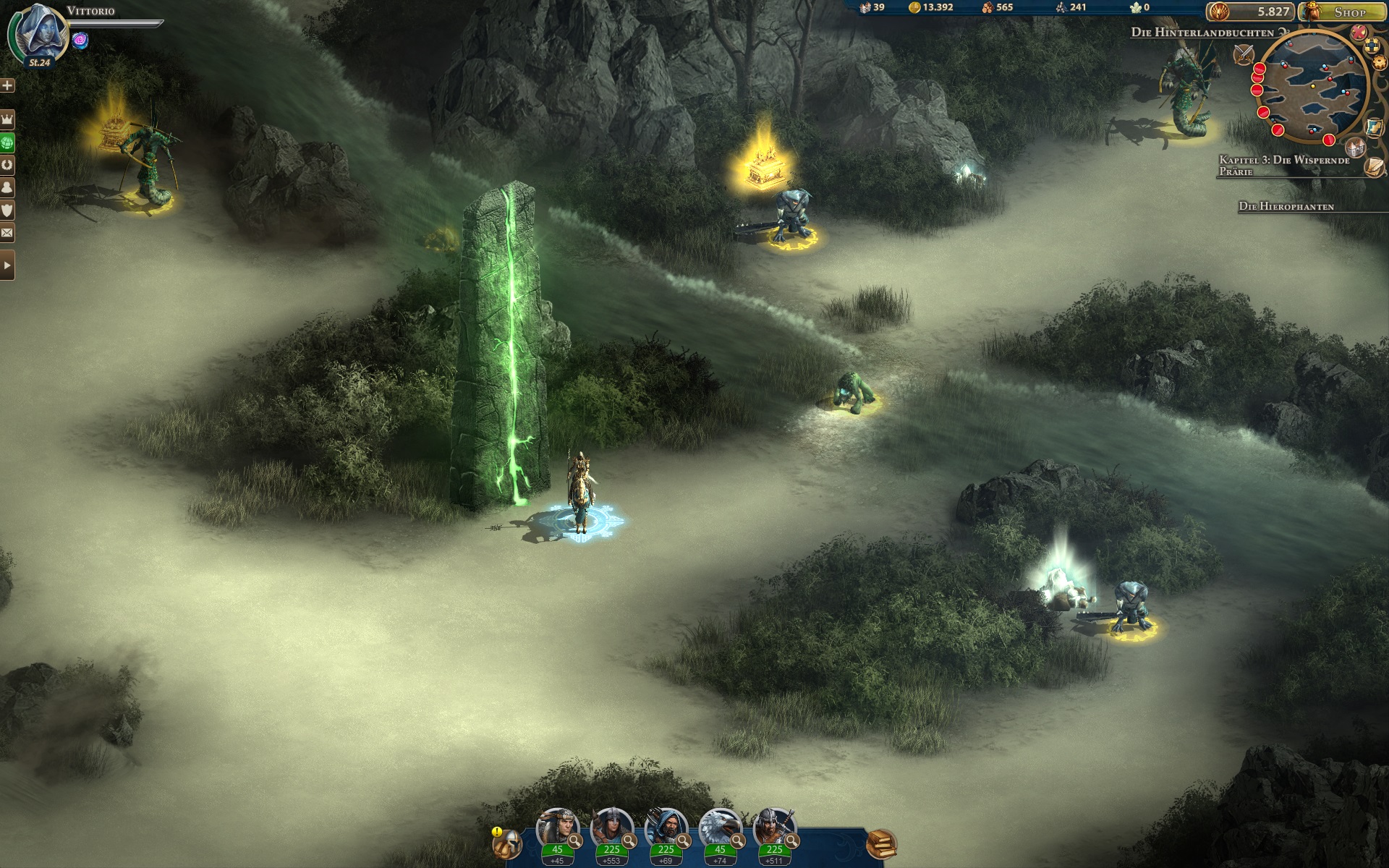1389x868 pixels.
Task: Open the town castle icon
Action: [x=1356, y=148]
